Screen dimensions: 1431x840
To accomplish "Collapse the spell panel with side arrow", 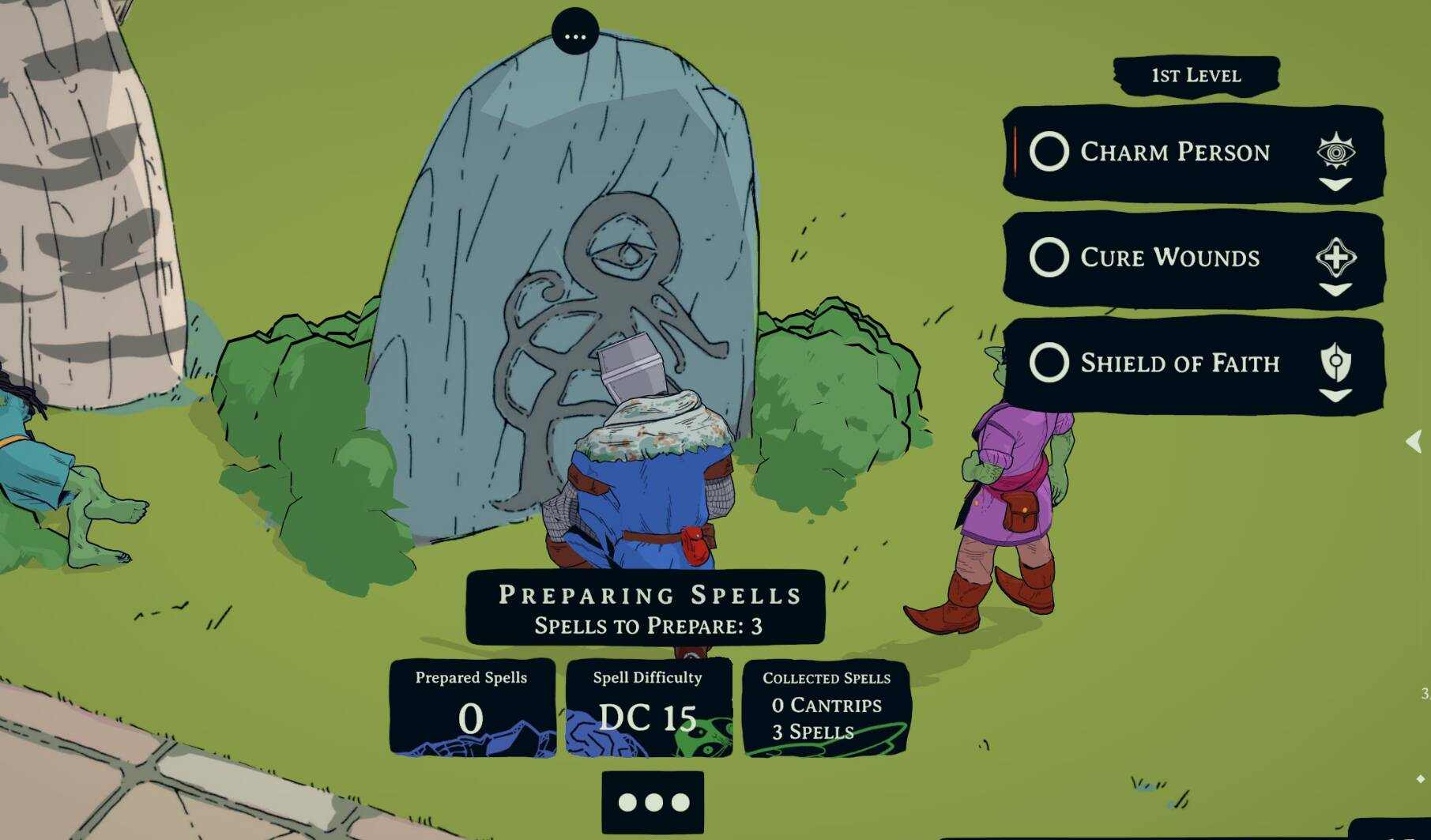I will [1414, 441].
